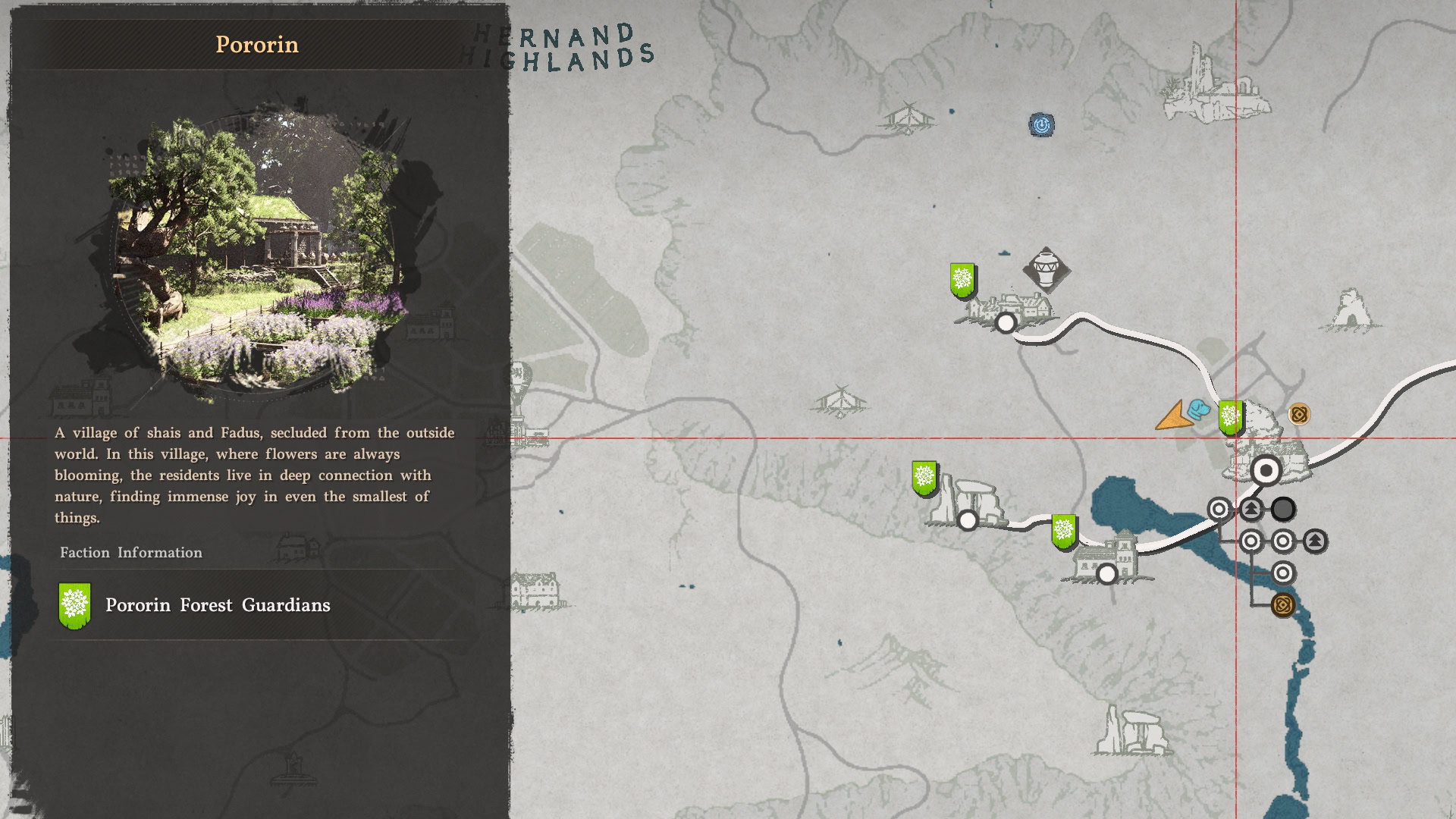Viewport: 1456px width, 819px height.
Task: Select the blue swirl marker on the map
Action: pyautogui.click(x=1042, y=125)
